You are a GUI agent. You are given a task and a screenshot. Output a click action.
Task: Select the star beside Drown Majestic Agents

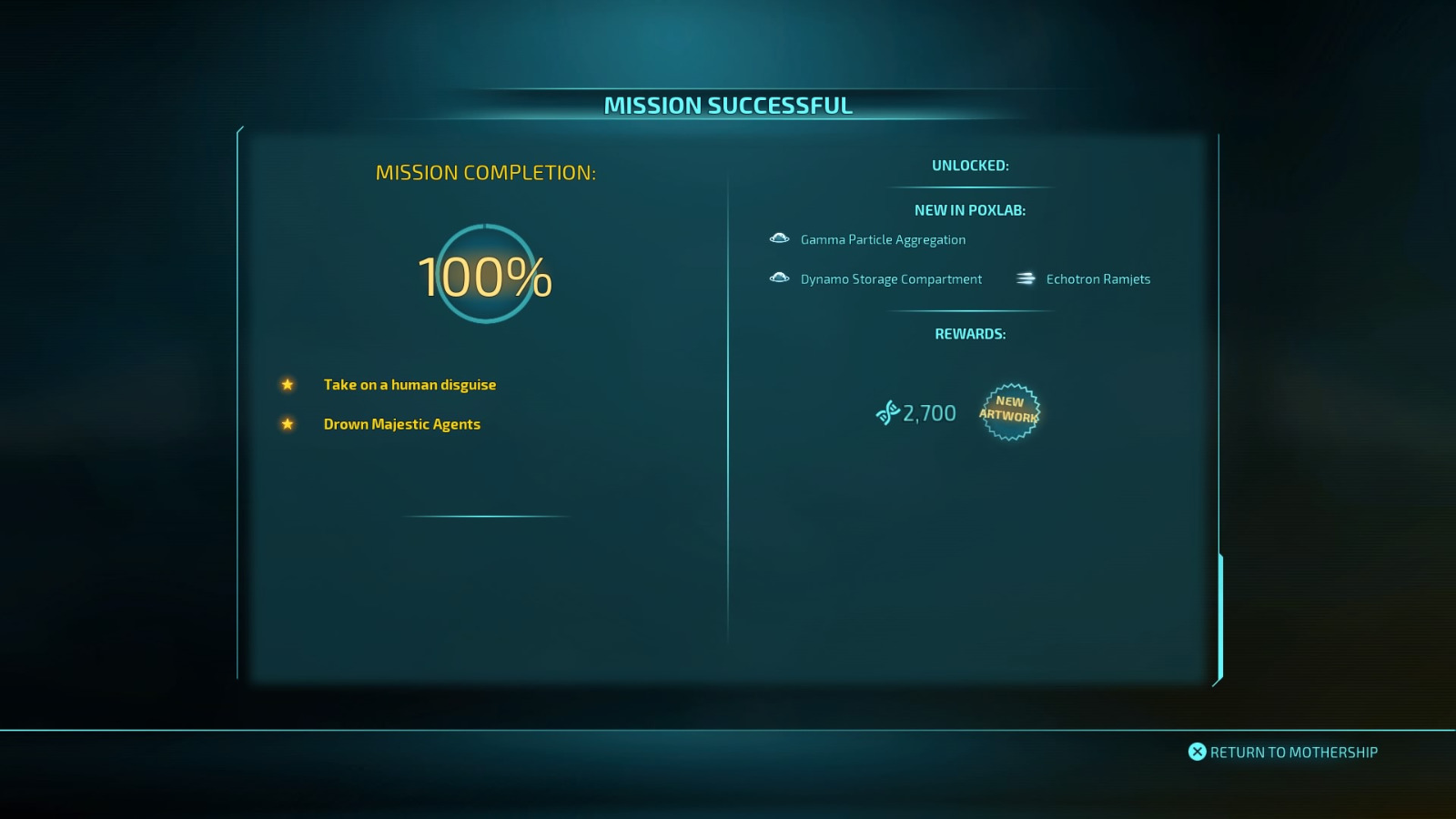[287, 424]
